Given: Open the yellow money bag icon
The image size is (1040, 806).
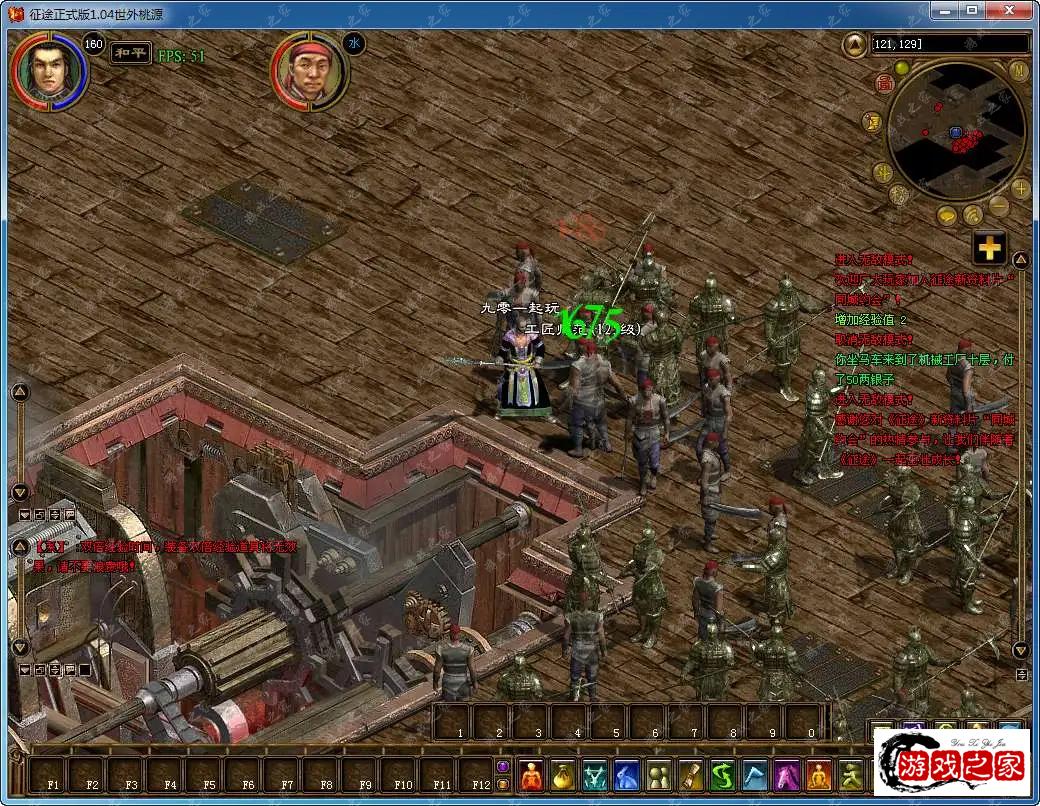Looking at the screenshot, I should 563,776.
